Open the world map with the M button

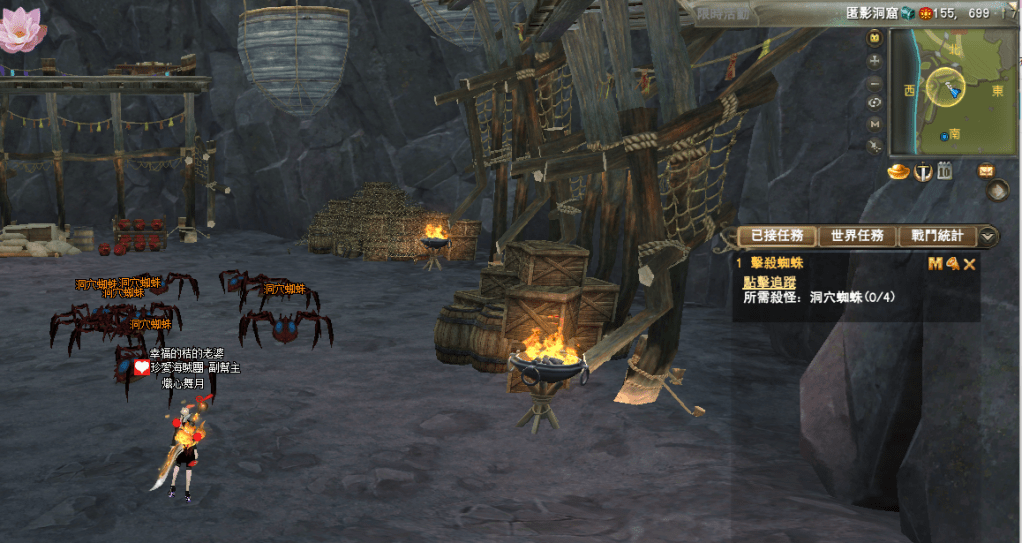(875, 123)
